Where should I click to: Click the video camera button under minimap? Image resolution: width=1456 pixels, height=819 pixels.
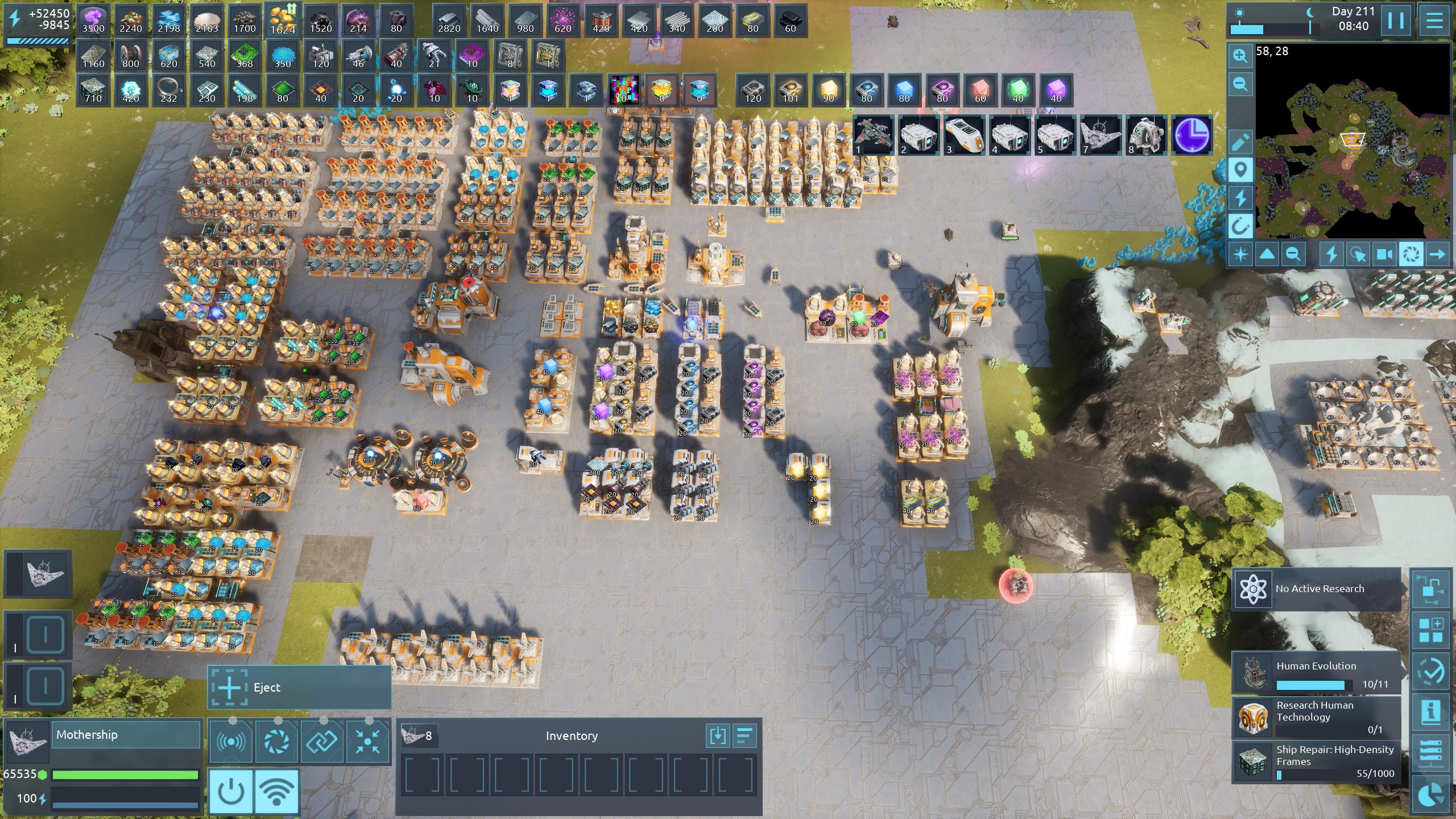(x=1384, y=254)
